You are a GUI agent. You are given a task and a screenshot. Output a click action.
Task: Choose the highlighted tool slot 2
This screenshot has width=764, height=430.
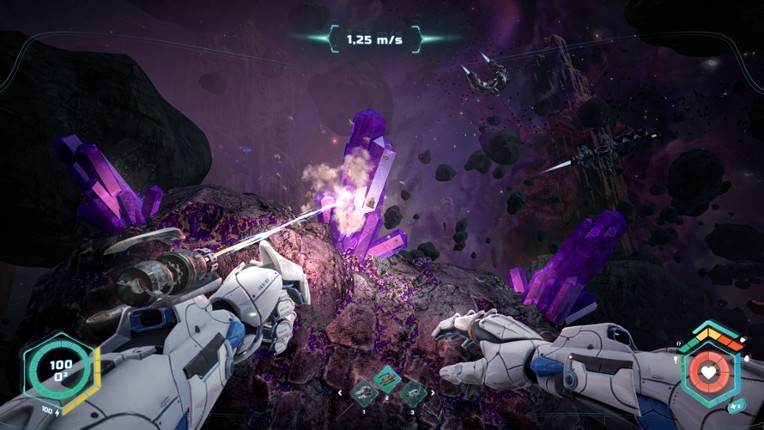(x=386, y=380)
